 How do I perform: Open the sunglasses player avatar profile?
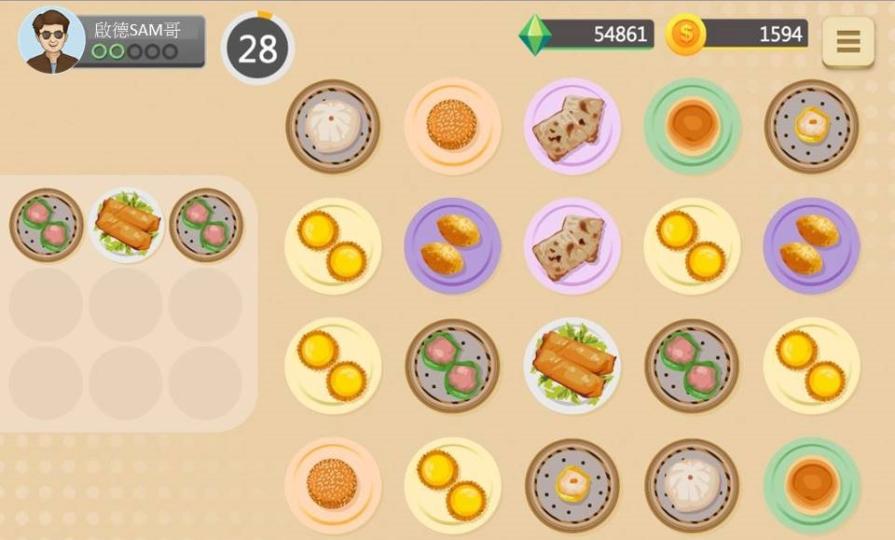pyautogui.click(x=52, y=40)
